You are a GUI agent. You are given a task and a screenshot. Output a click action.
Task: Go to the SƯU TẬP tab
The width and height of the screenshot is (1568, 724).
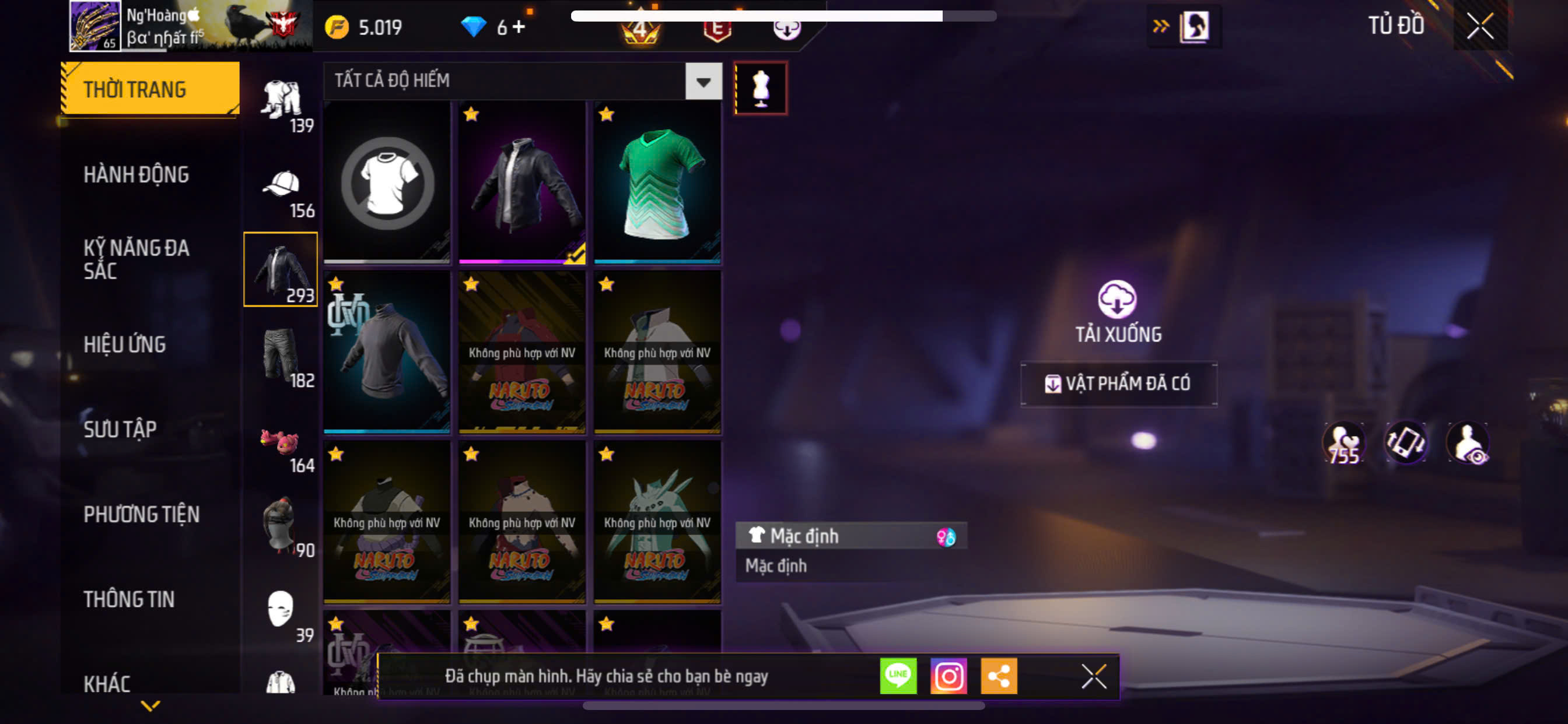(120, 430)
